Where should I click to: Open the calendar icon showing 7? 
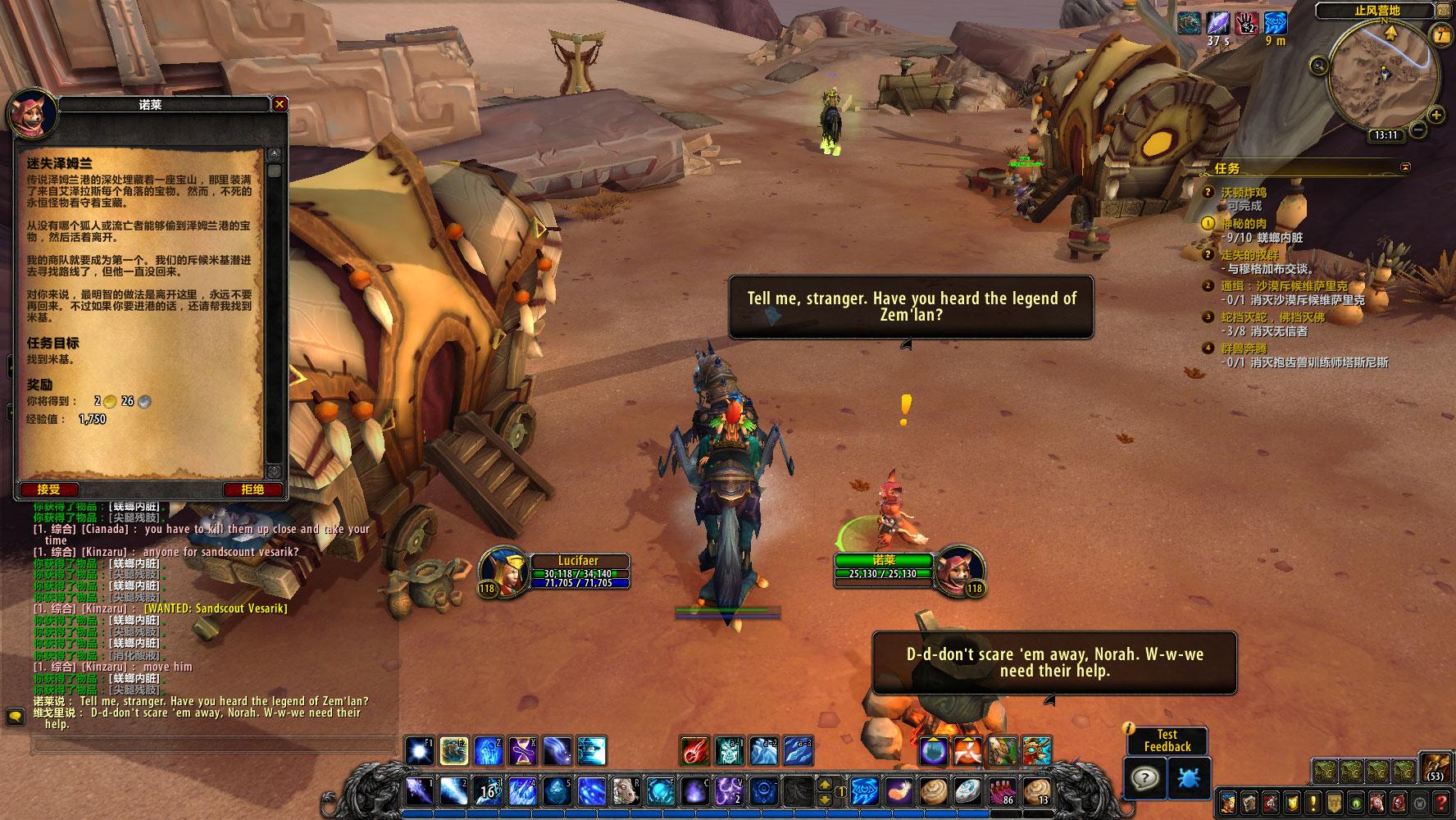coord(1440,34)
